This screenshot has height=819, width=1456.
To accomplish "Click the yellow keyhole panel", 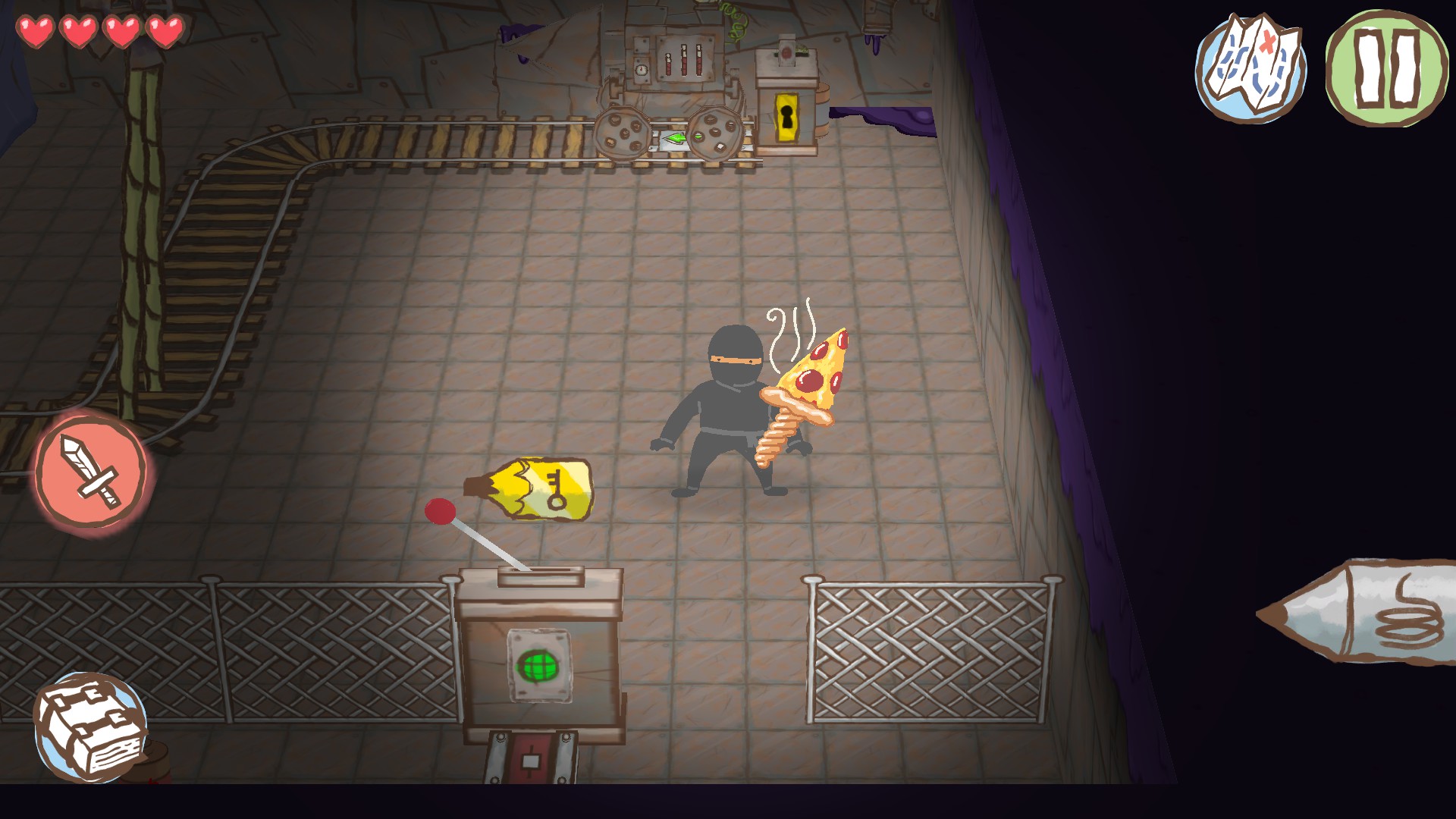I will (786, 118).
